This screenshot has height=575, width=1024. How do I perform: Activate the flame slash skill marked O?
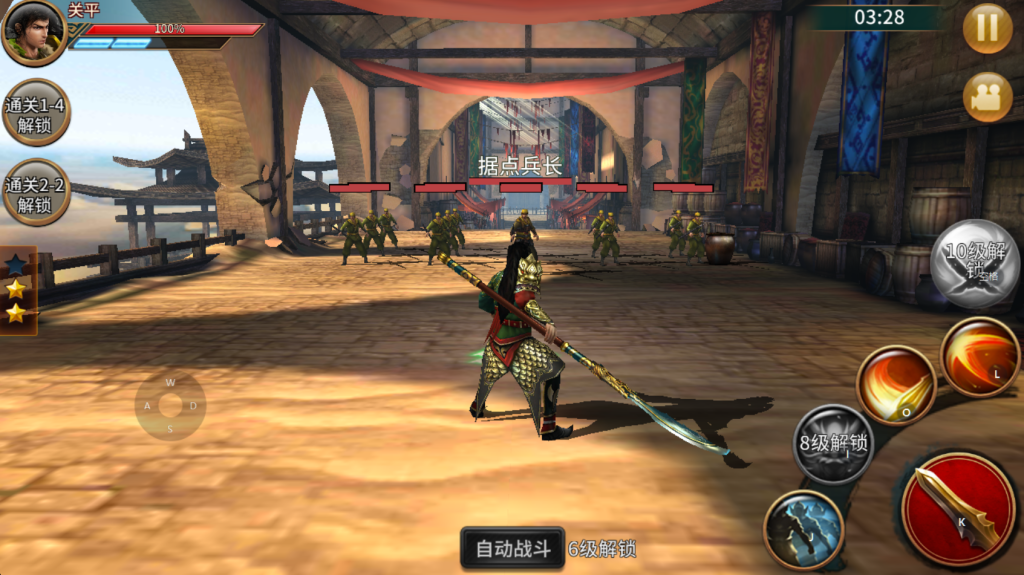pos(895,385)
